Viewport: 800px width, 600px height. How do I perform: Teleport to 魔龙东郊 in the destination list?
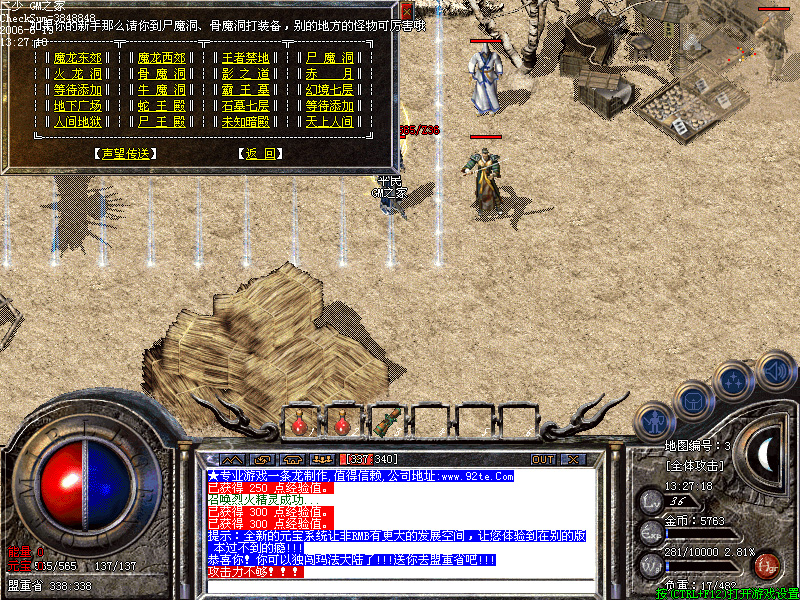pos(77,58)
